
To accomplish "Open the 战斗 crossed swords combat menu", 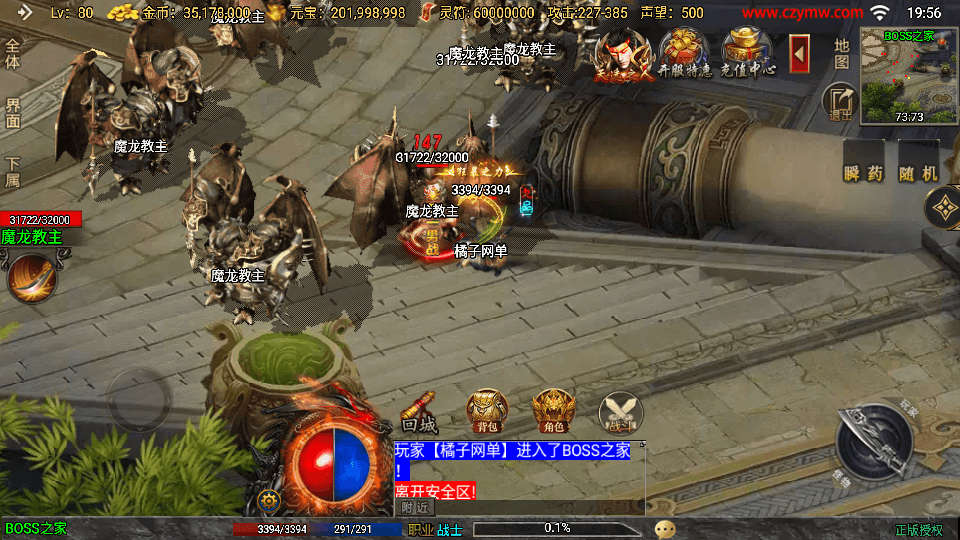I will [620, 411].
